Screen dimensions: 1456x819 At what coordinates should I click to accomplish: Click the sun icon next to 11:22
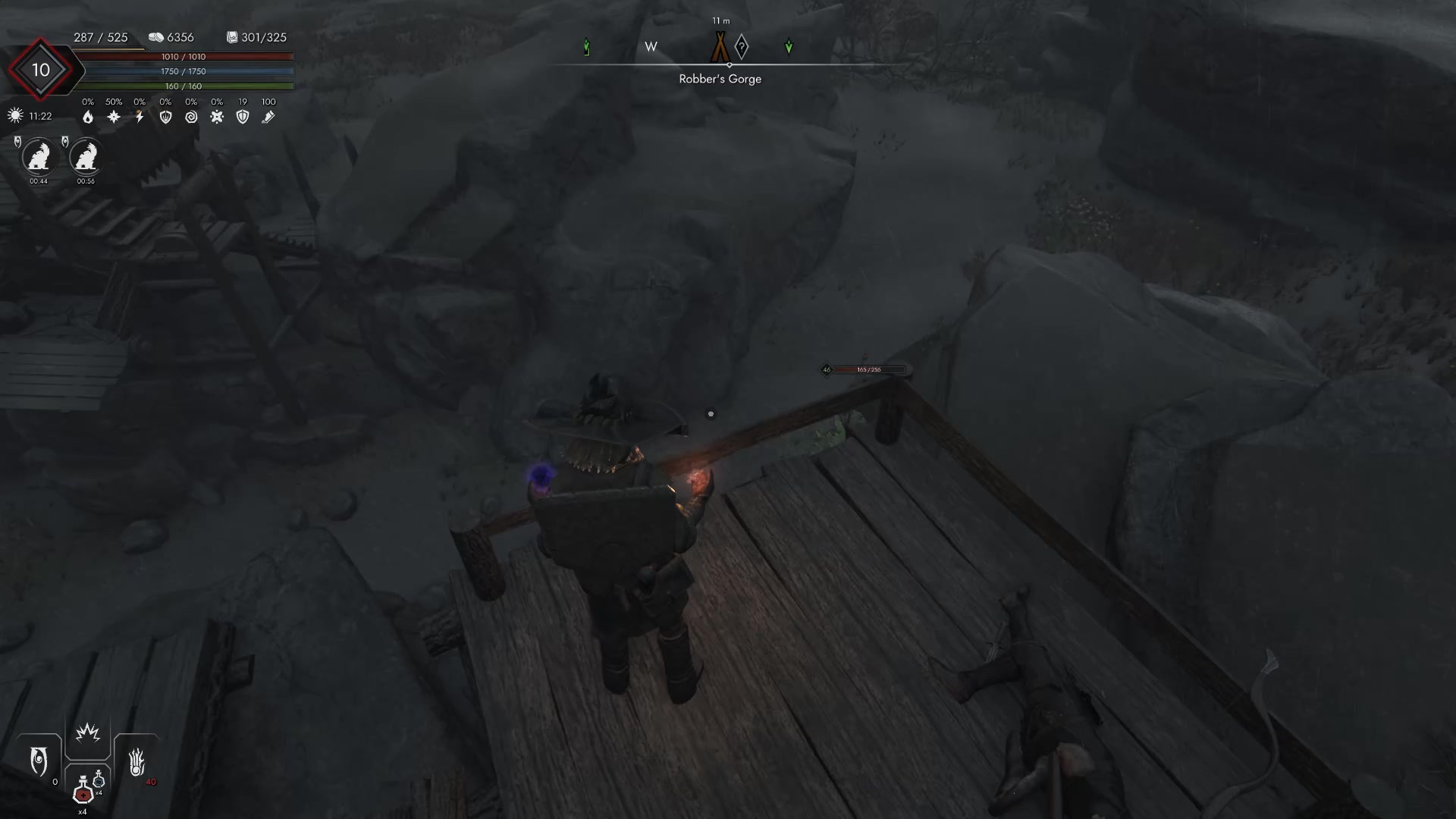pos(14,115)
